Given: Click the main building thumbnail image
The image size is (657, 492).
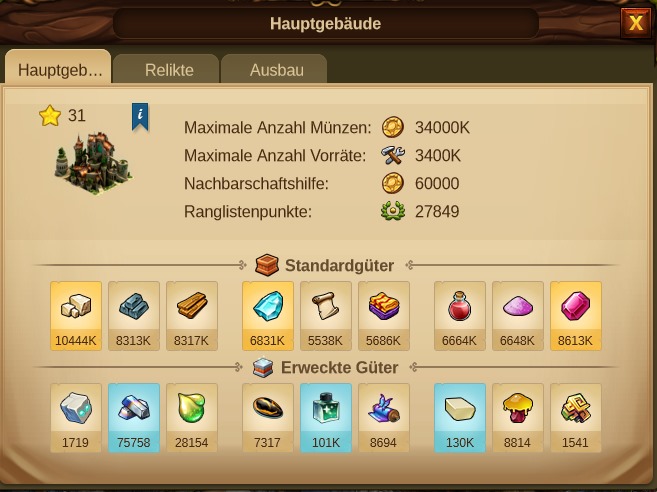Looking at the screenshot, I should click(x=93, y=162).
